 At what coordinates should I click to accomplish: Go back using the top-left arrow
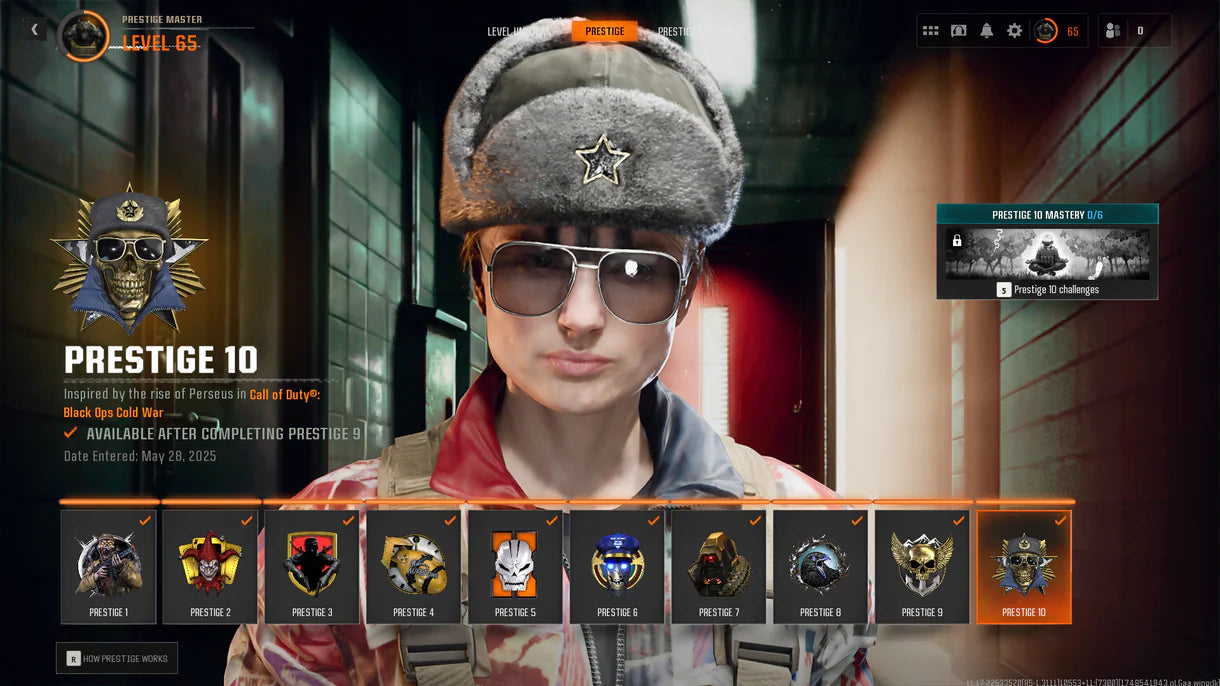click(35, 30)
